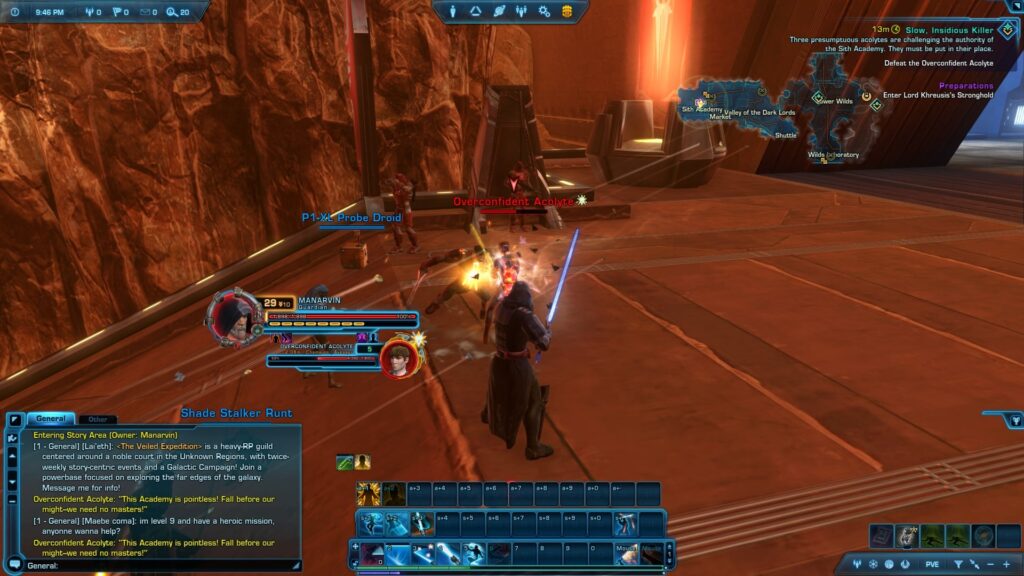Open the group finder people icon

coord(521,11)
